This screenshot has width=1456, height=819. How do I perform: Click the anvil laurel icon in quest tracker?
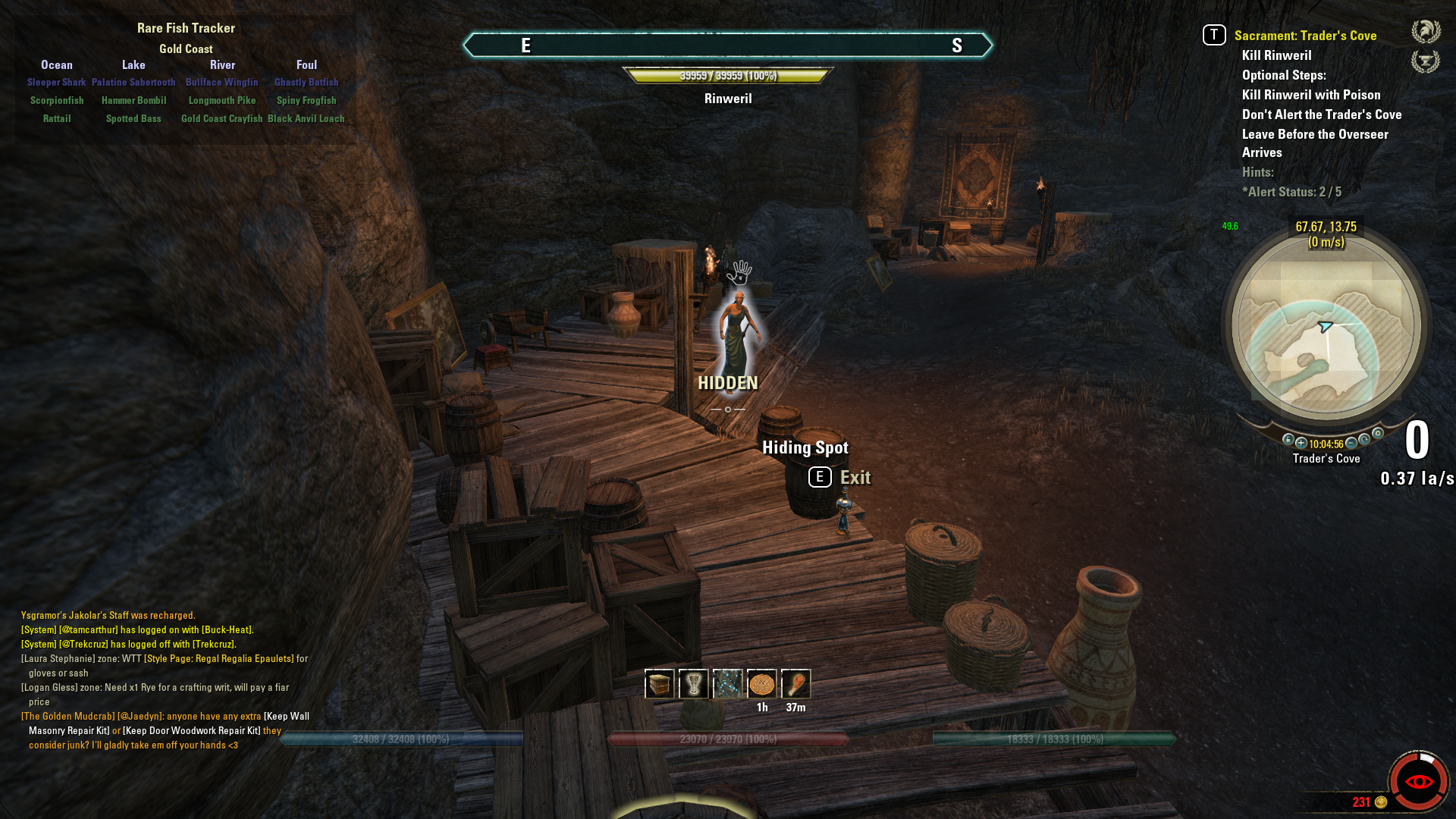(1426, 61)
